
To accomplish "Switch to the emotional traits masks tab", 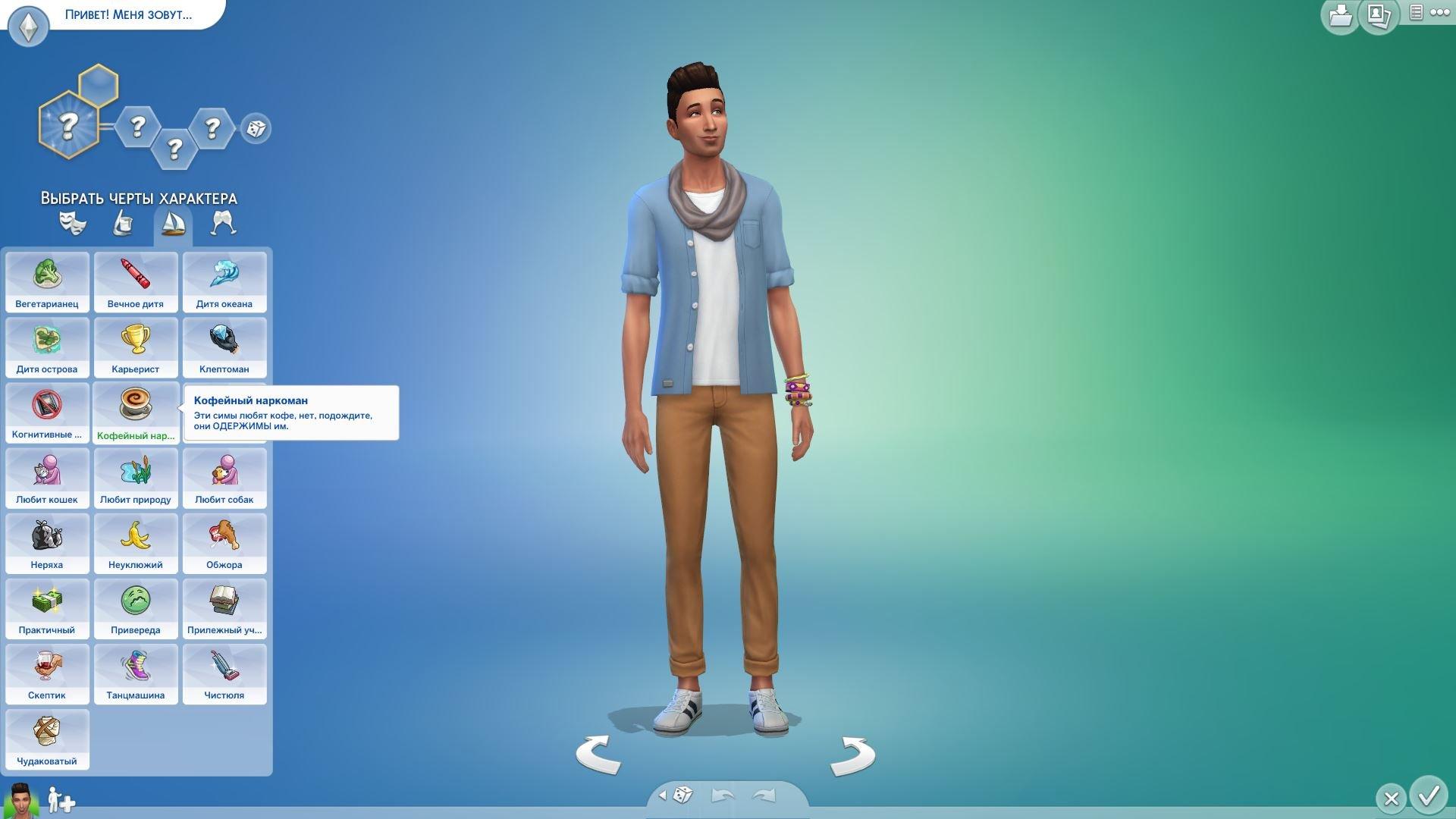I will pyautogui.click(x=73, y=224).
